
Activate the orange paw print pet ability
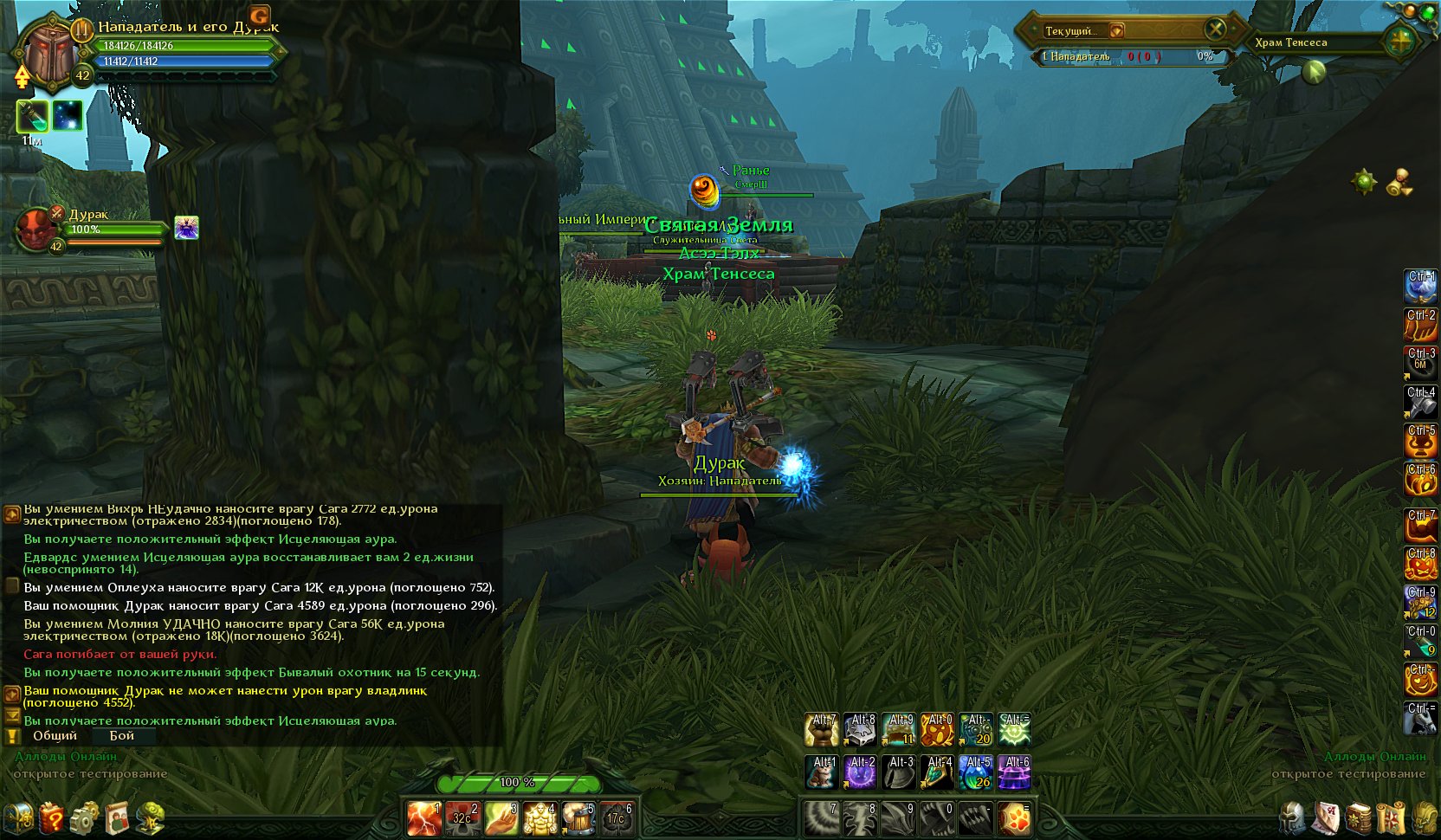click(1014, 818)
